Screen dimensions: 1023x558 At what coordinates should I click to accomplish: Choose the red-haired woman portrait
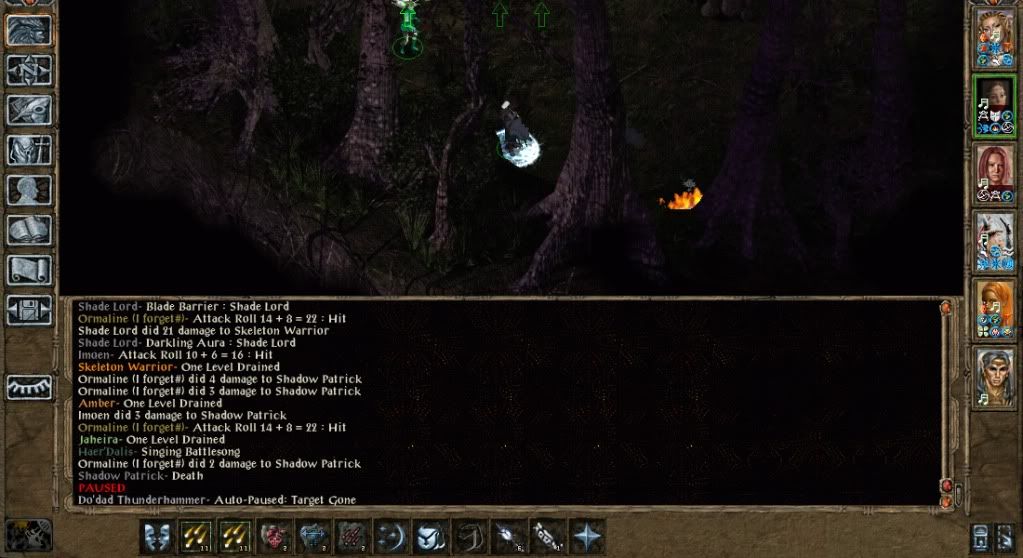click(x=995, y=172)
